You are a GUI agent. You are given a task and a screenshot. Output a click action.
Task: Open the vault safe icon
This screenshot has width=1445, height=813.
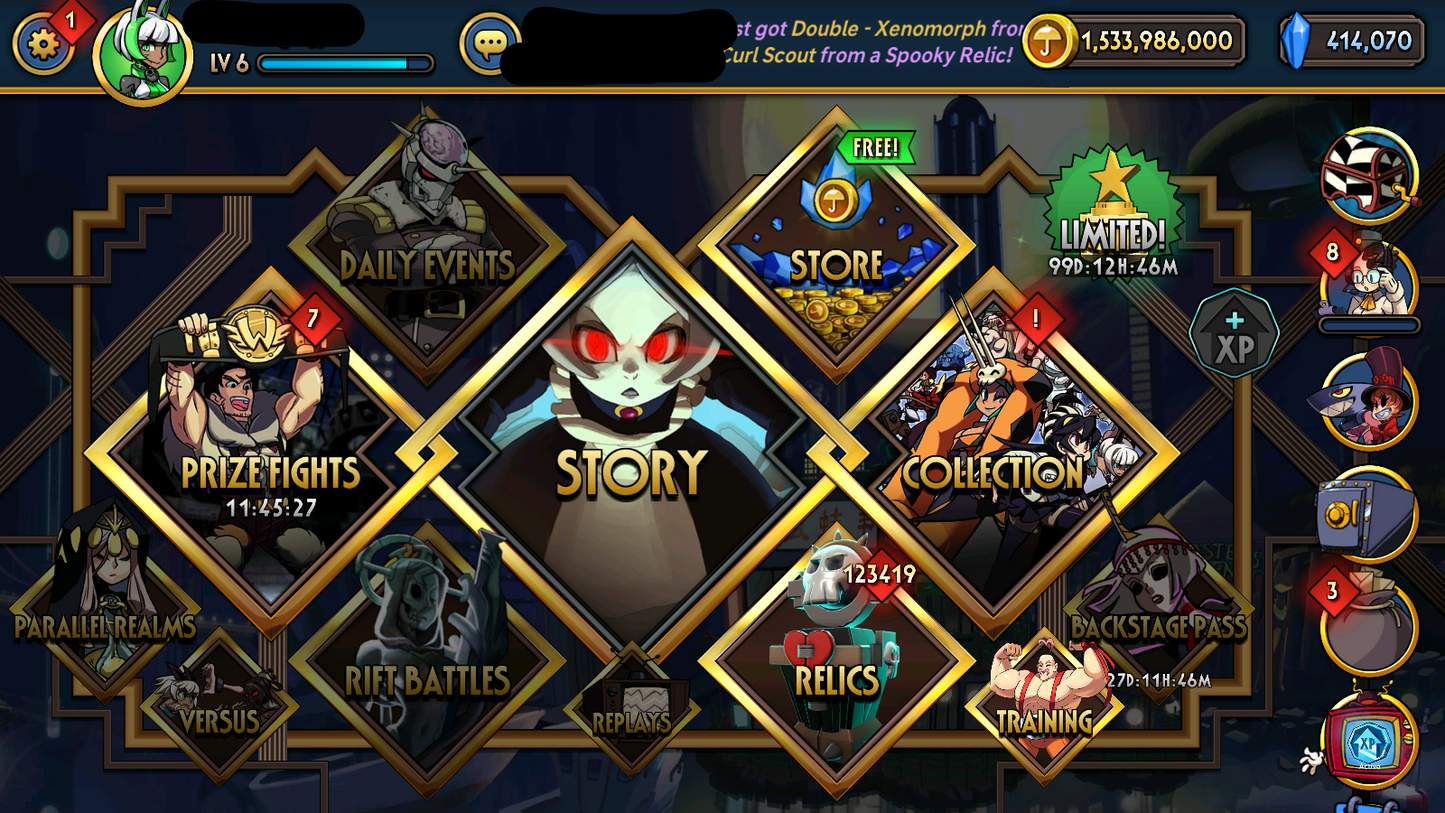[x=1377, y=512]
